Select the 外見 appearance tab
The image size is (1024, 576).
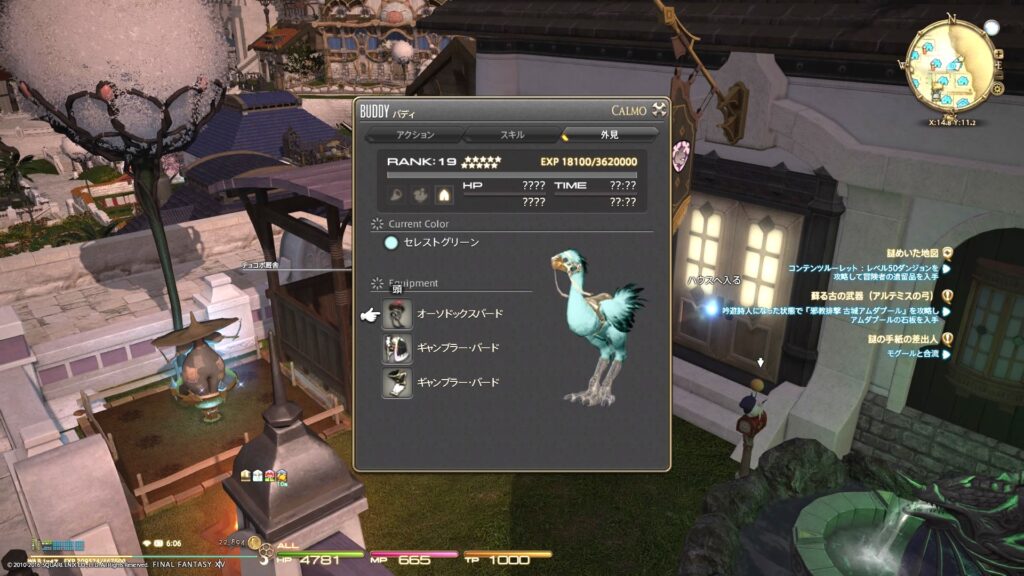(610, 134)
